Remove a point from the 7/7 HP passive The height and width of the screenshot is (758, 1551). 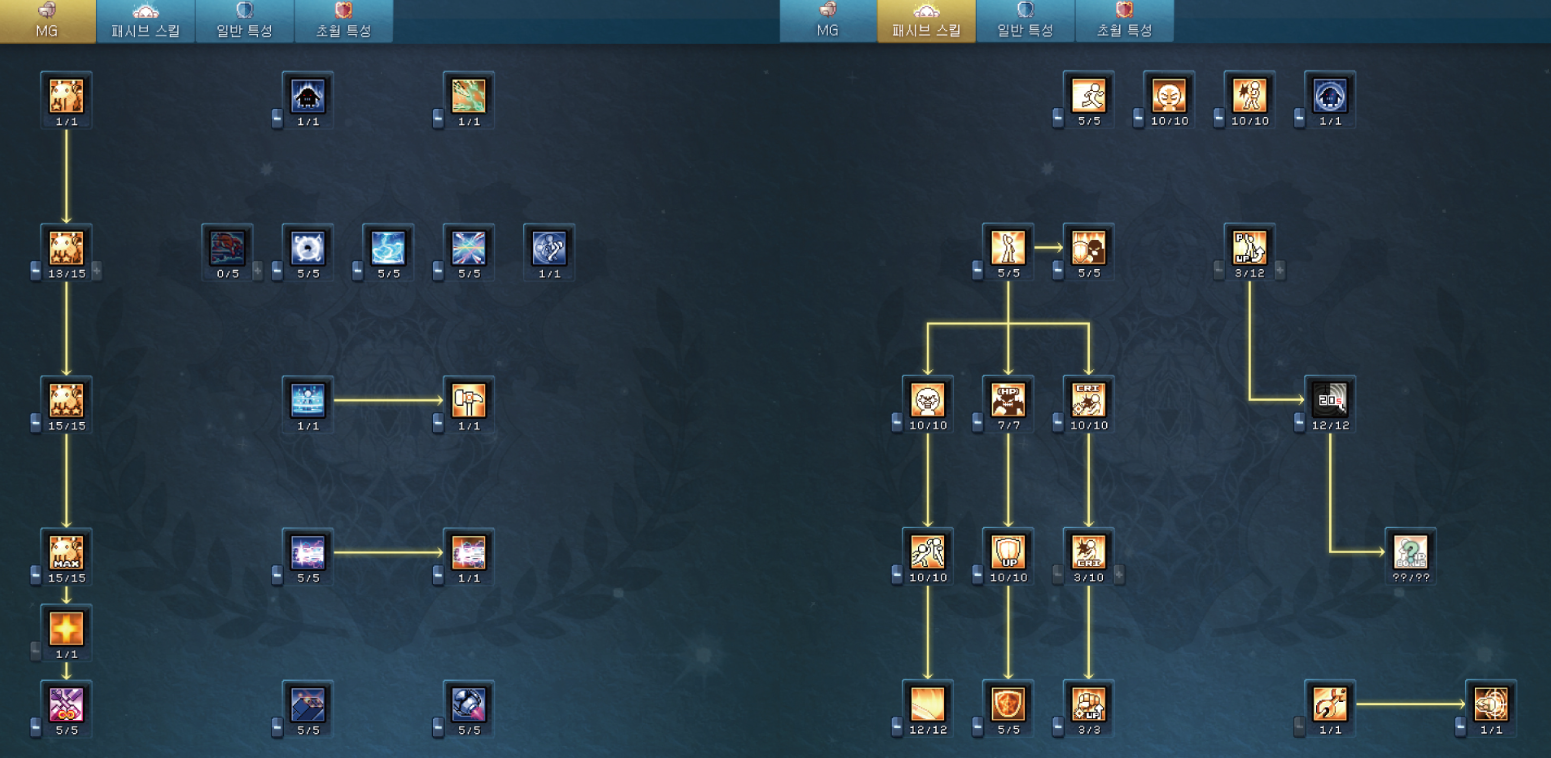(x=977, y=424)
